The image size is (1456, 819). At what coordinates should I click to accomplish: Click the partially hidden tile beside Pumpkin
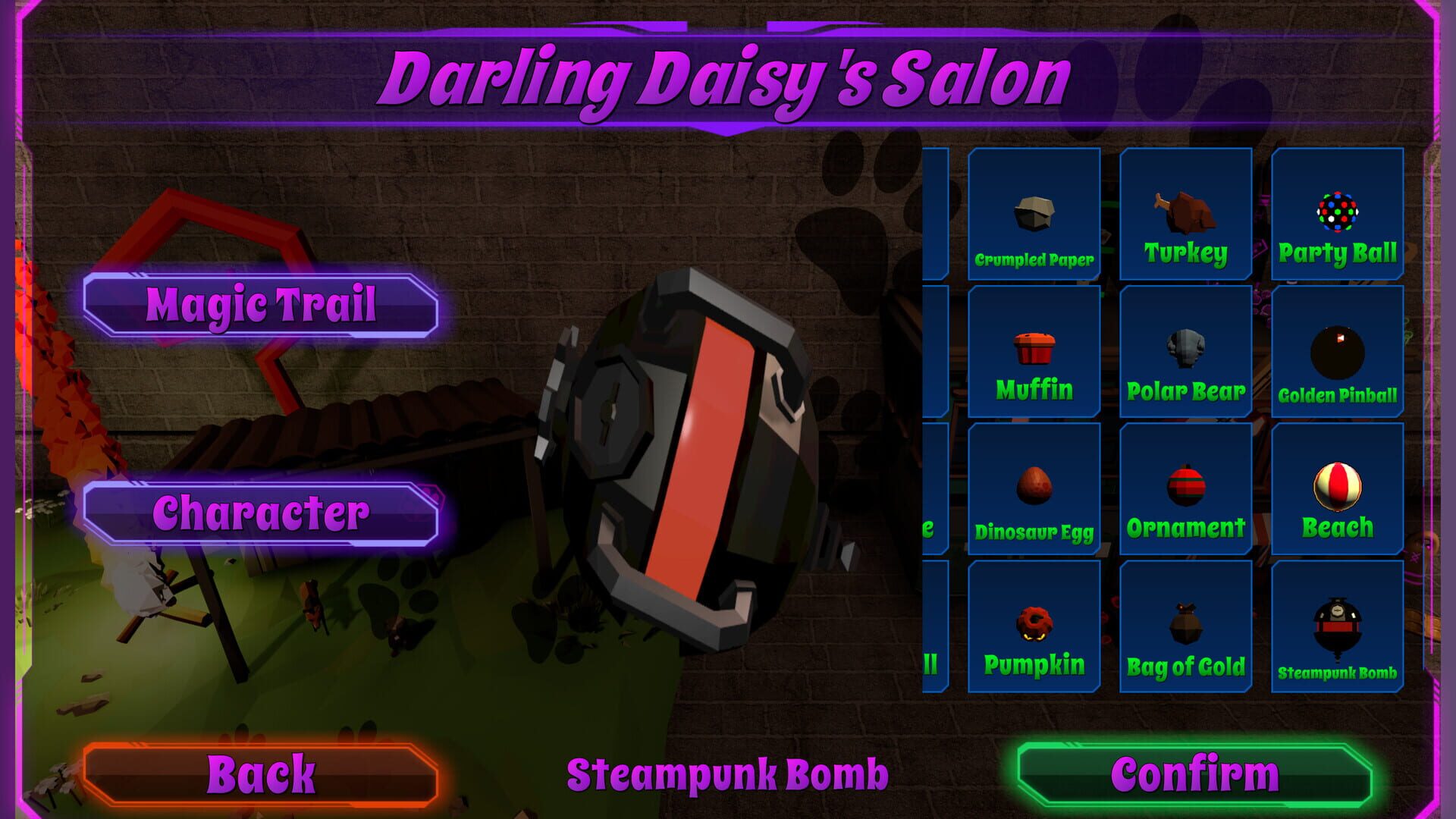933,626
